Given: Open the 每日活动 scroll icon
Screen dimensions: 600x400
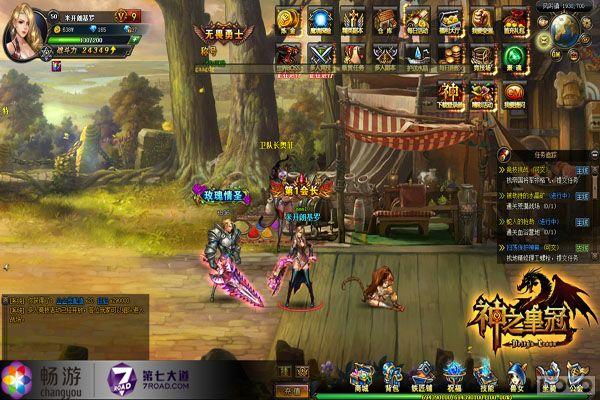Looking at the screenshot, I should point(417,18).
